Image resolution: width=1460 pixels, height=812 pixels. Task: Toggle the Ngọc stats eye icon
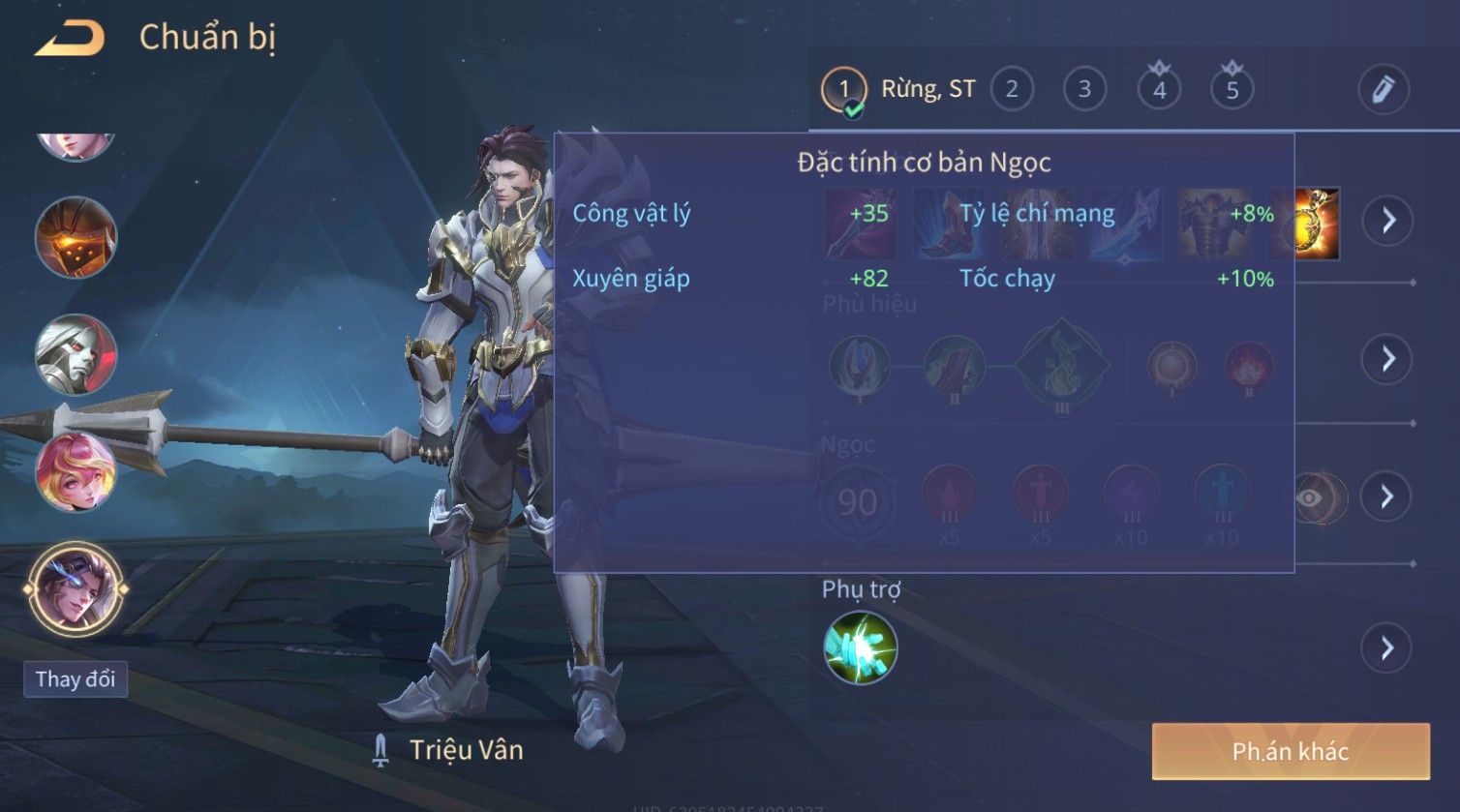pyautogui.click(x=1310, y=497)
